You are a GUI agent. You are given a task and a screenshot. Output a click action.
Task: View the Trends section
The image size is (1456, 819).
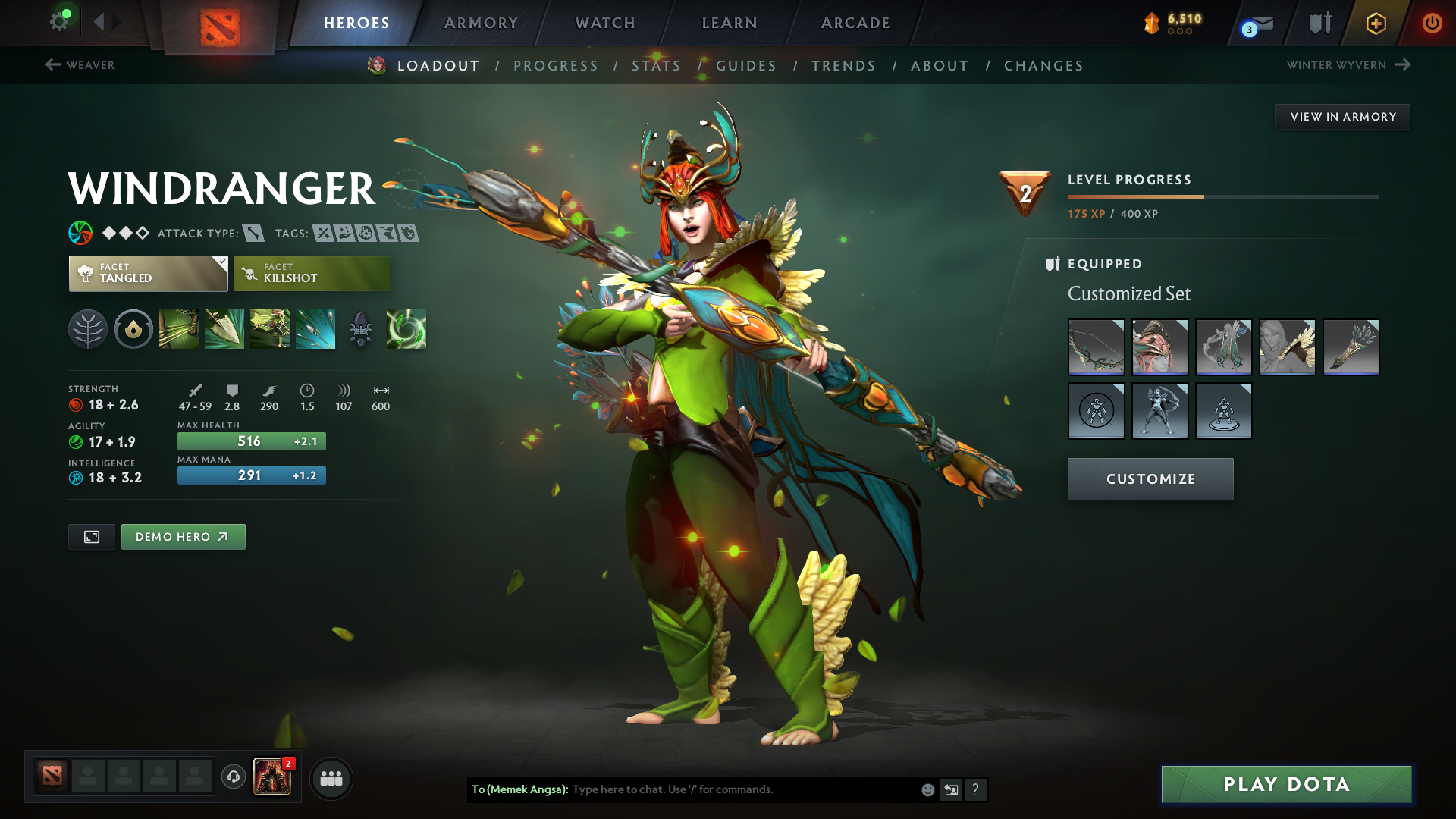843,66
